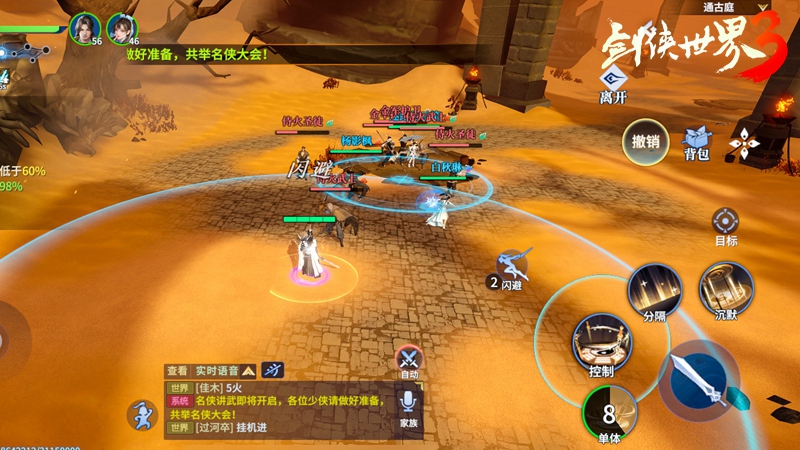Tap the 离开 leave button
This screenshot has height=450, width=800.
tap(613, 84)
